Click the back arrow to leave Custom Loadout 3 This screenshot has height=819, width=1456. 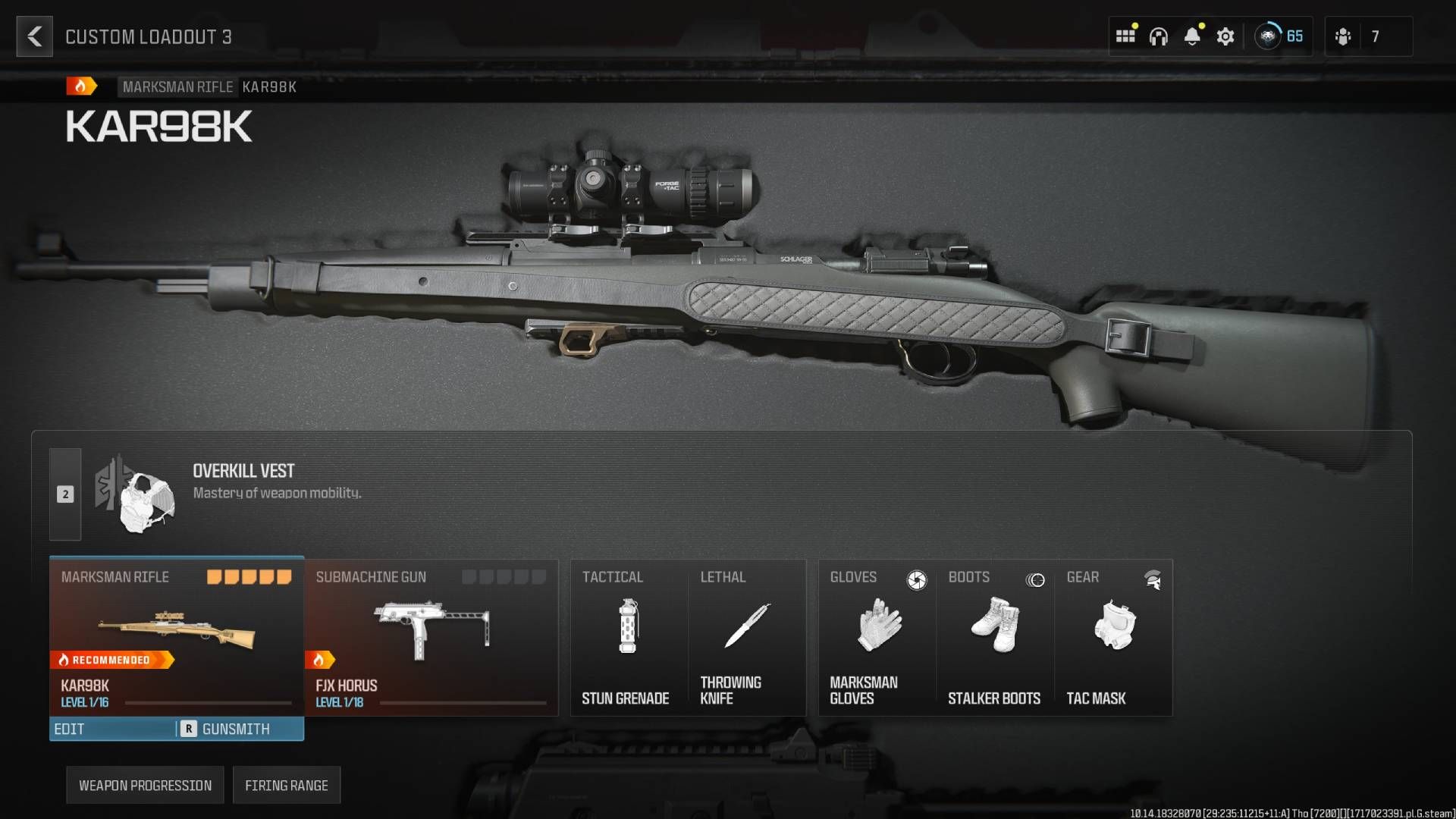click(34, 36)
